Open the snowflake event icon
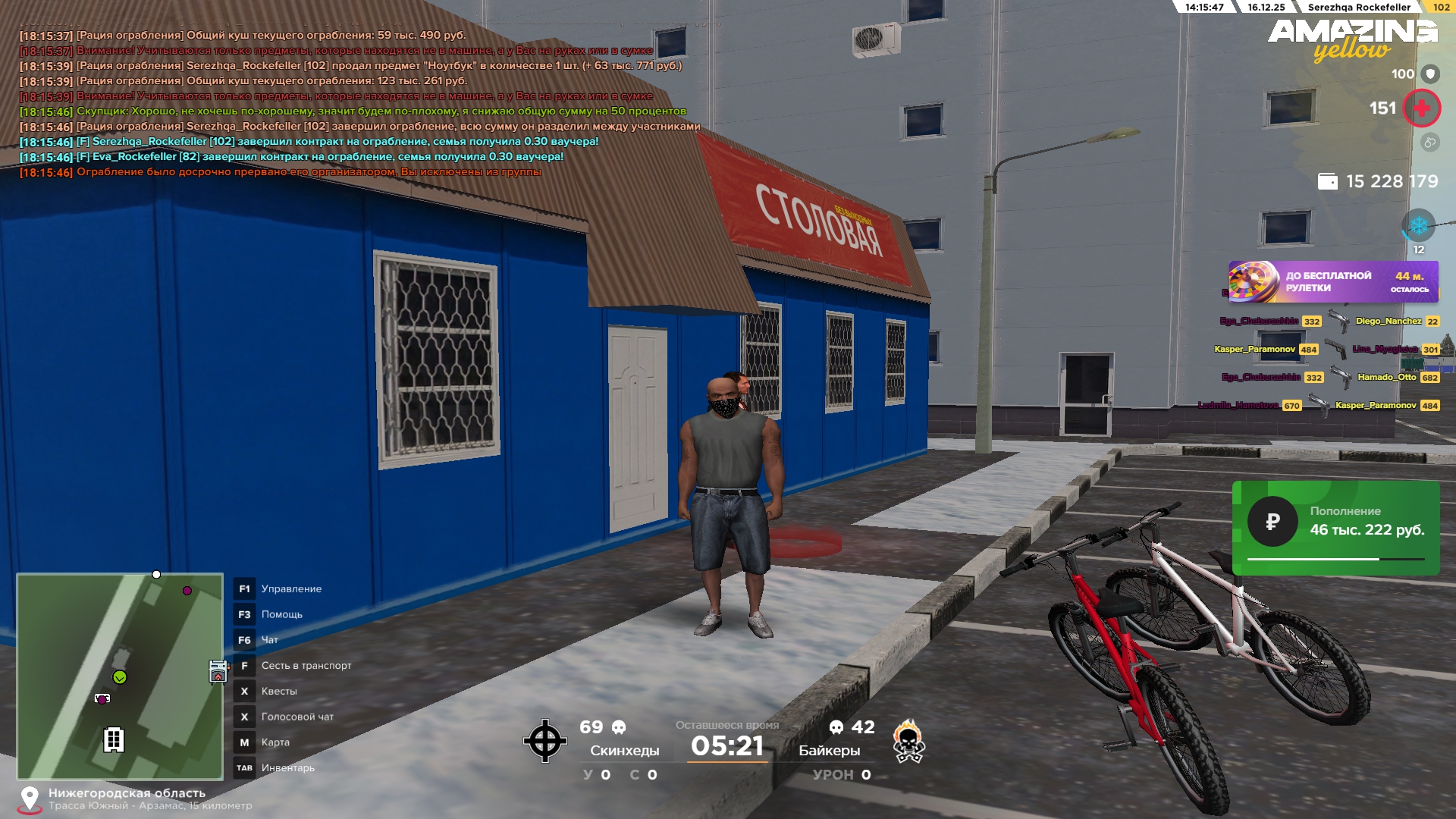The image size is (1456, 819). tap(1418, 226)
